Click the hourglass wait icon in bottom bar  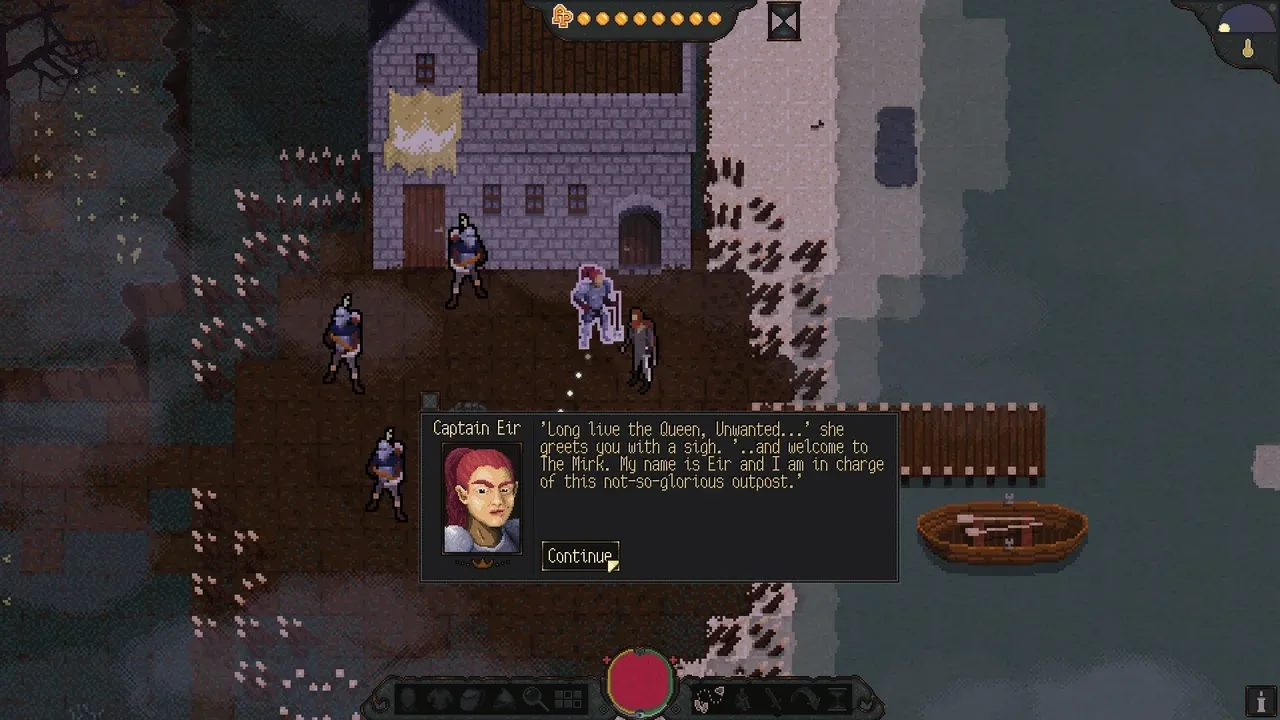(836, 699)
